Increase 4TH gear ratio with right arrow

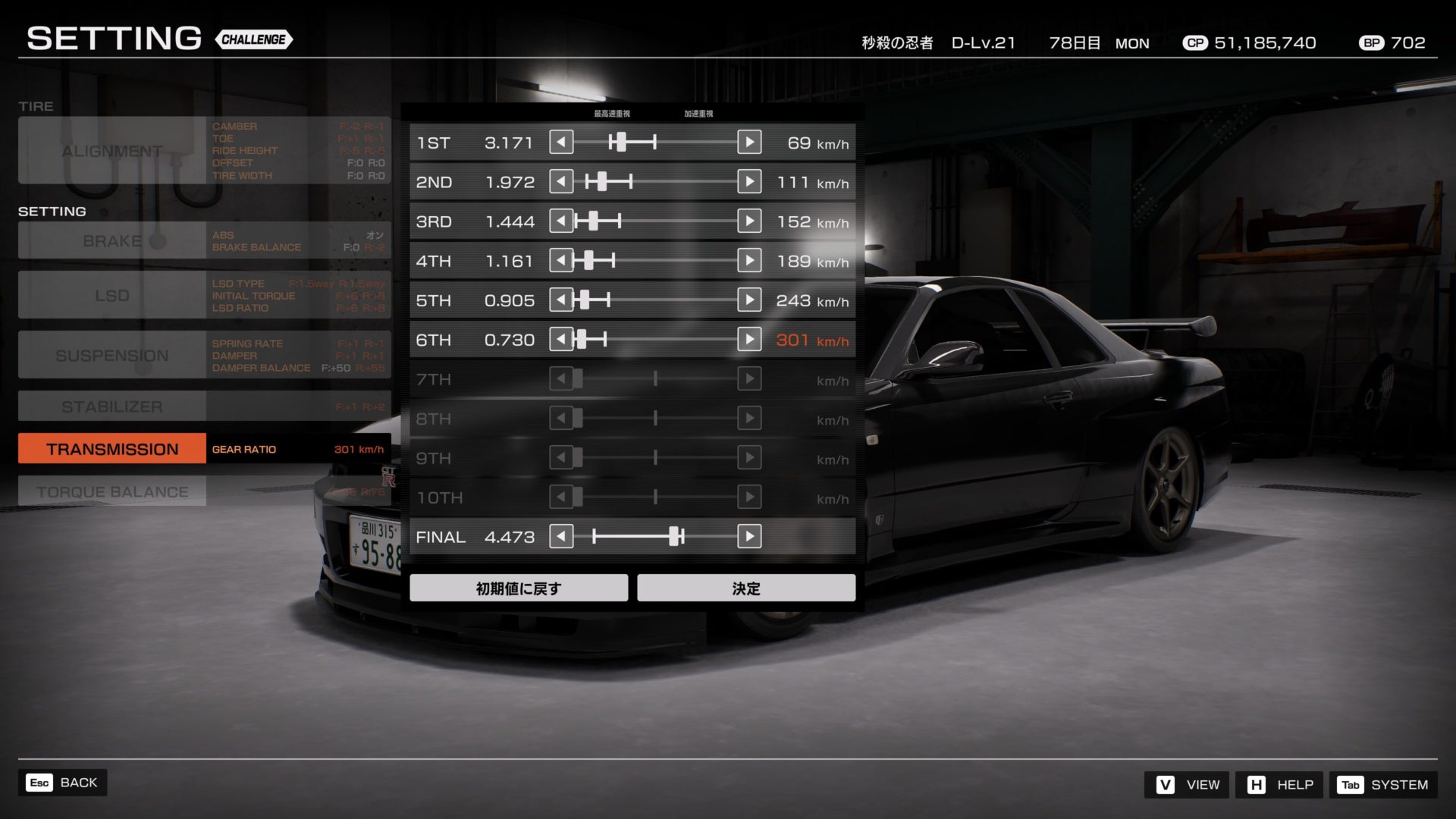[749, 260]
